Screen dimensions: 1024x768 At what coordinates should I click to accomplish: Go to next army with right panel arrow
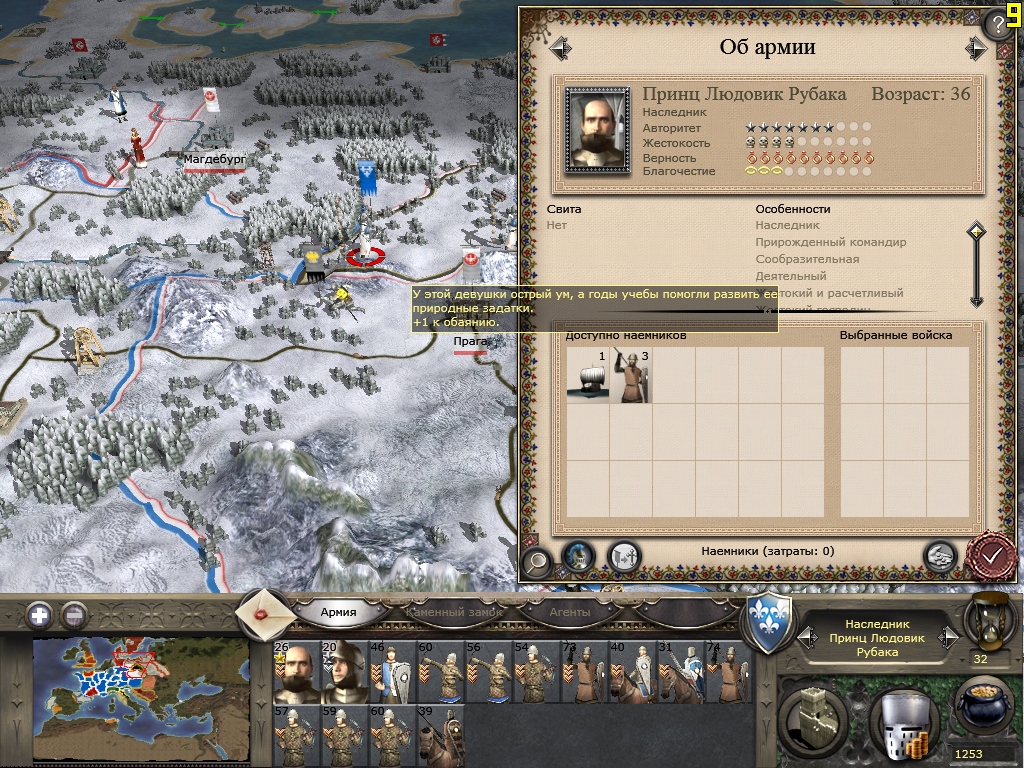pyautogui.click(x=975, y=47)
